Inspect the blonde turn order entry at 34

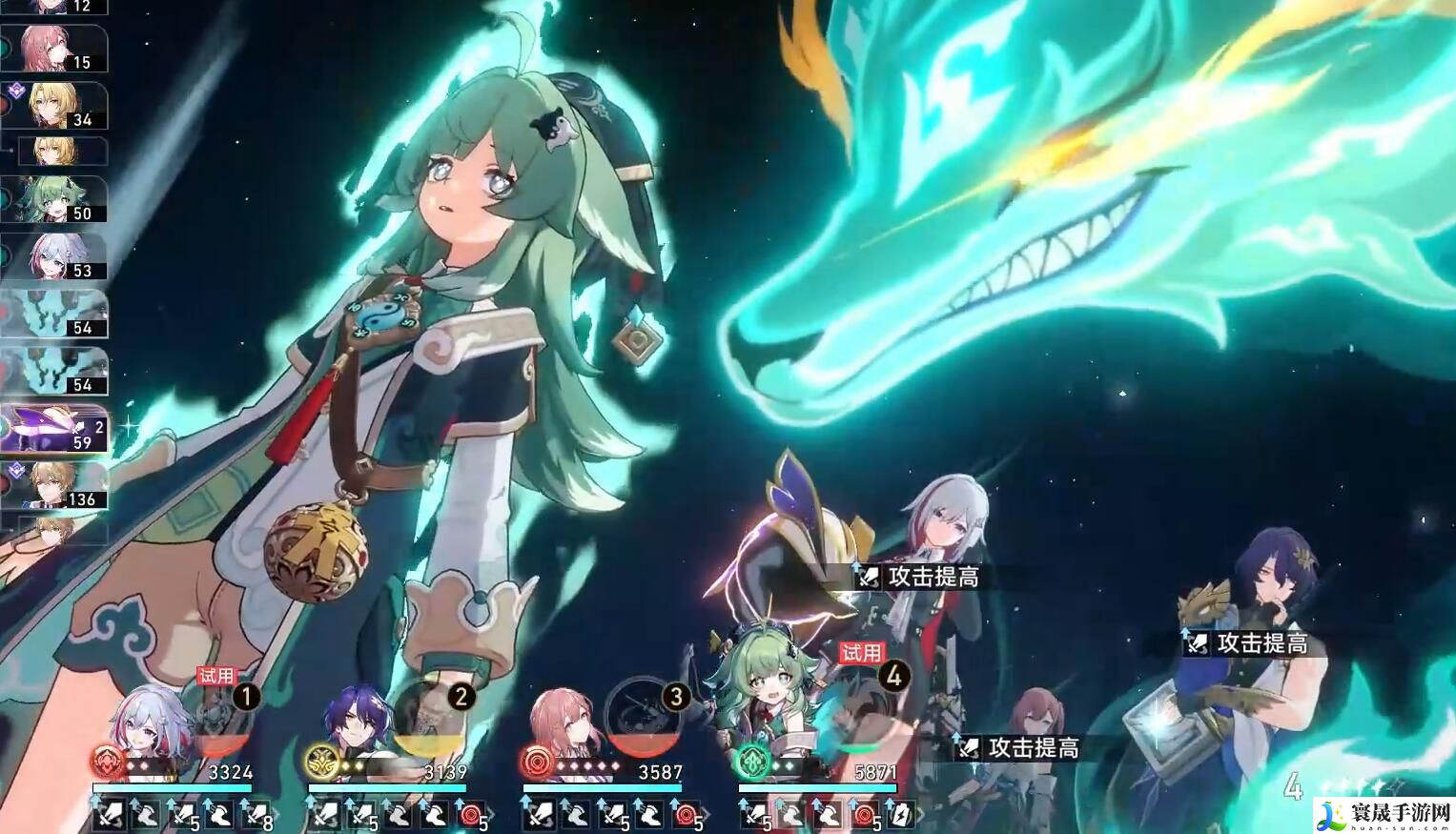coord(57,105)
